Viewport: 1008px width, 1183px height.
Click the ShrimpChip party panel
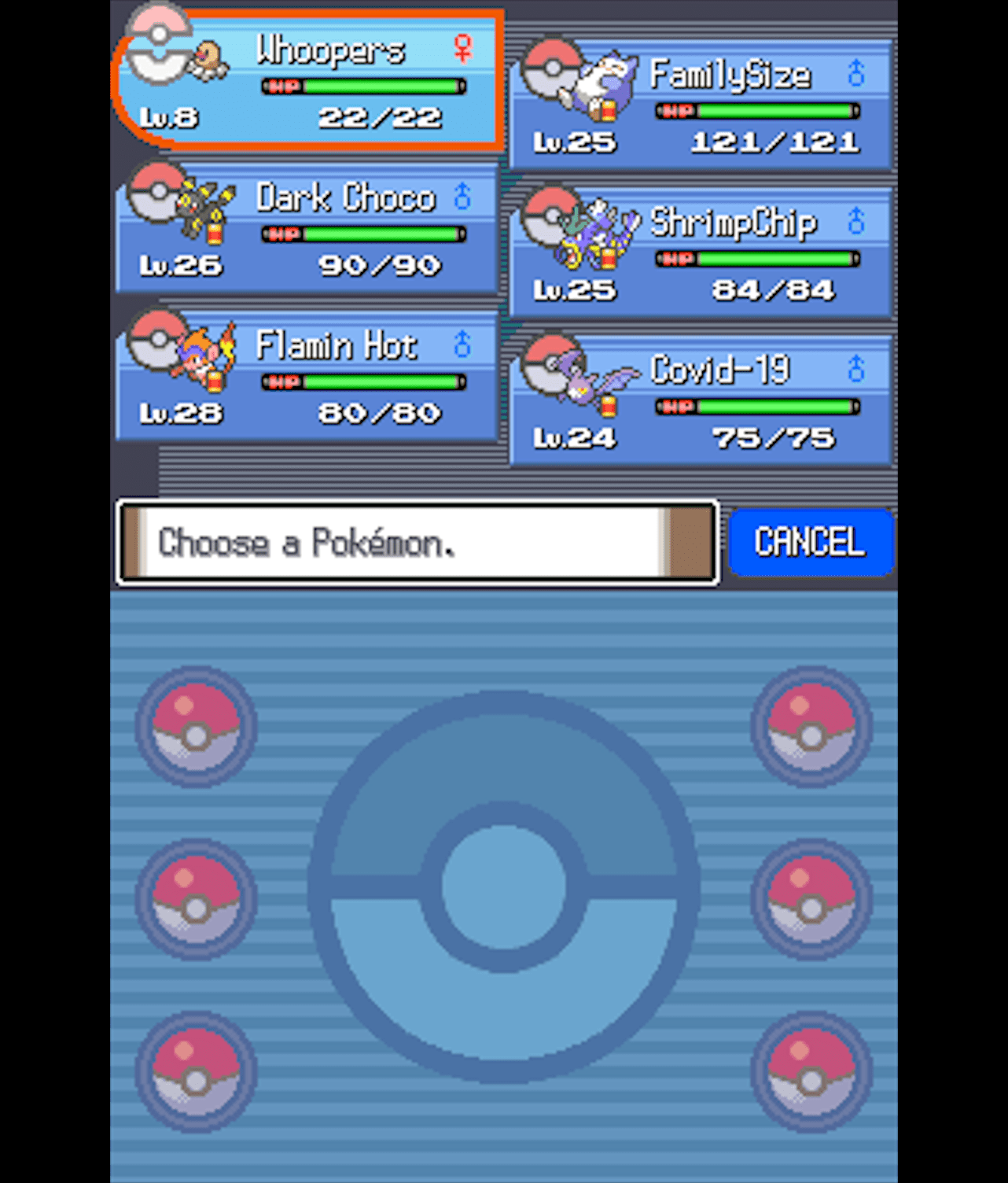[700, 252]
